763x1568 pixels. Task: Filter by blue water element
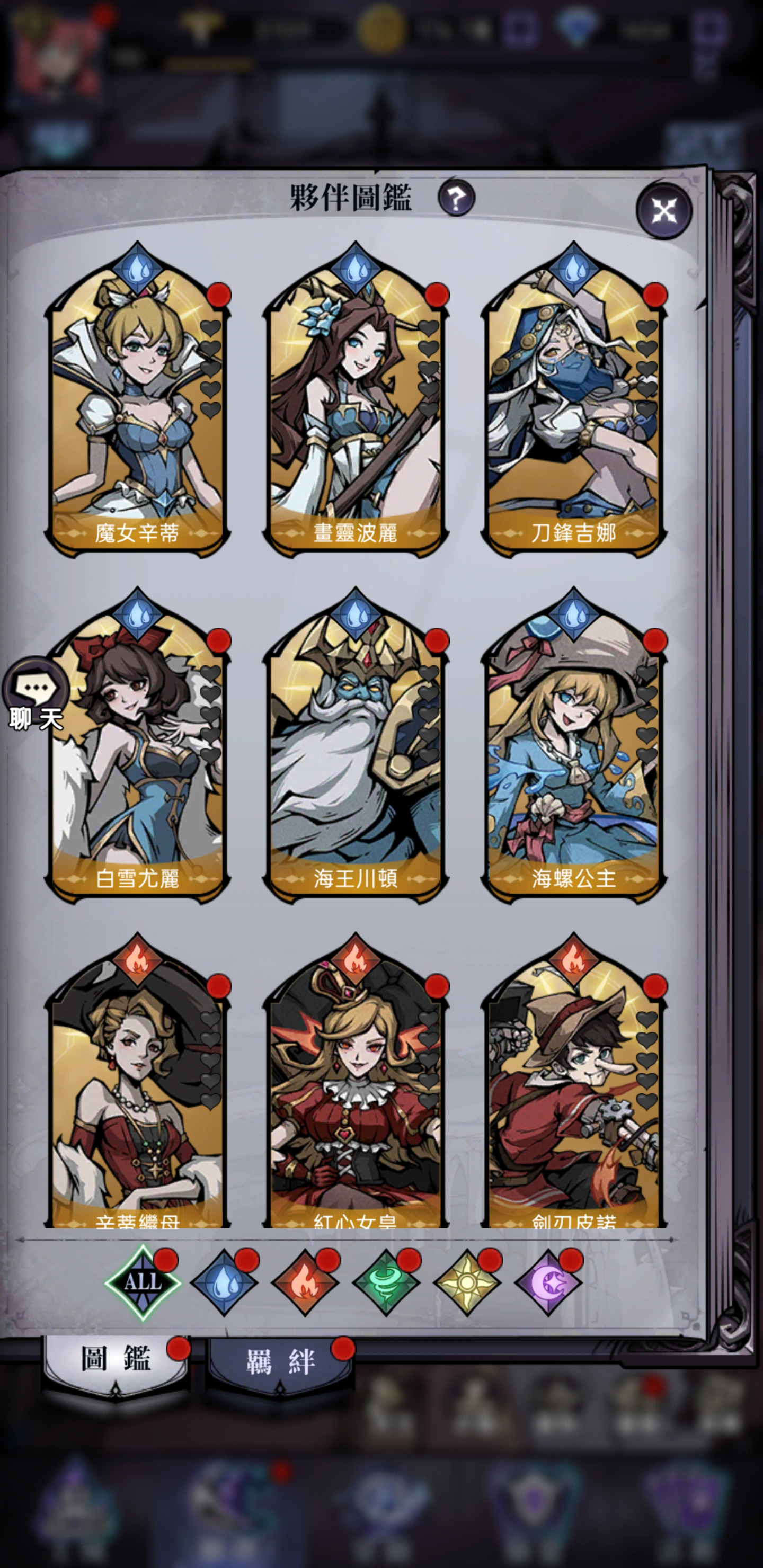coord(224,1282)
